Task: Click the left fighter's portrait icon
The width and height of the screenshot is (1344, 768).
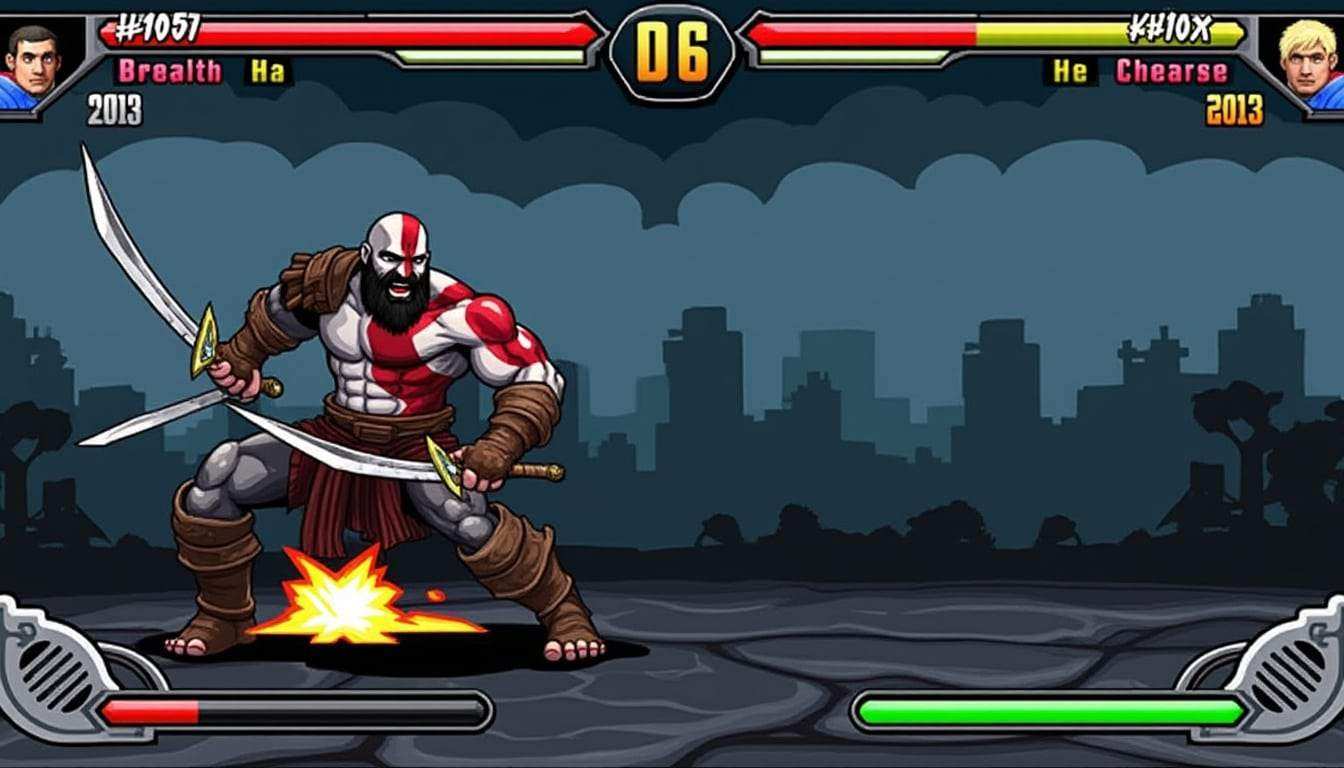Action: click(x=32, y=60)
